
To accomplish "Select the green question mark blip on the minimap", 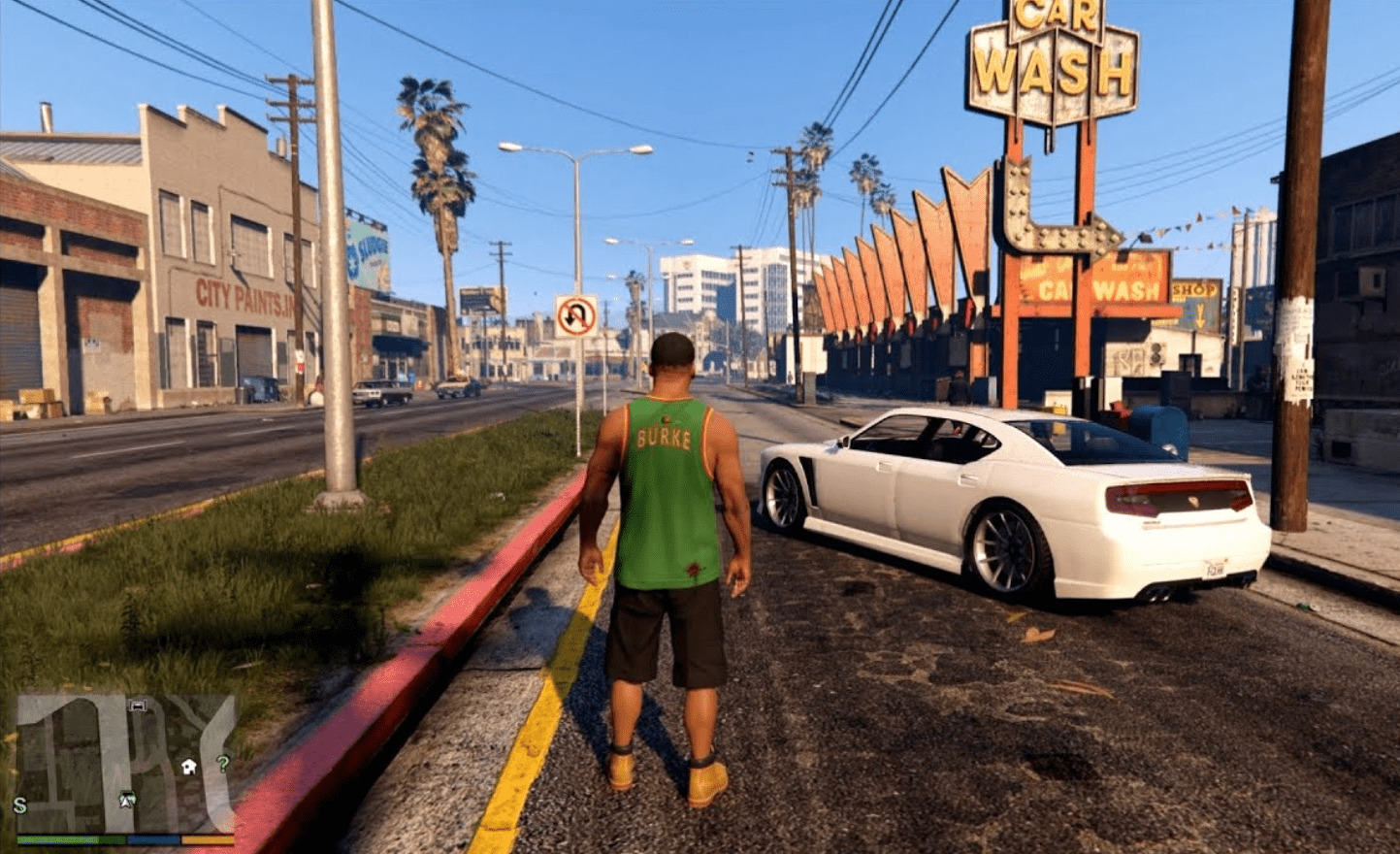I will click(222, 764).
